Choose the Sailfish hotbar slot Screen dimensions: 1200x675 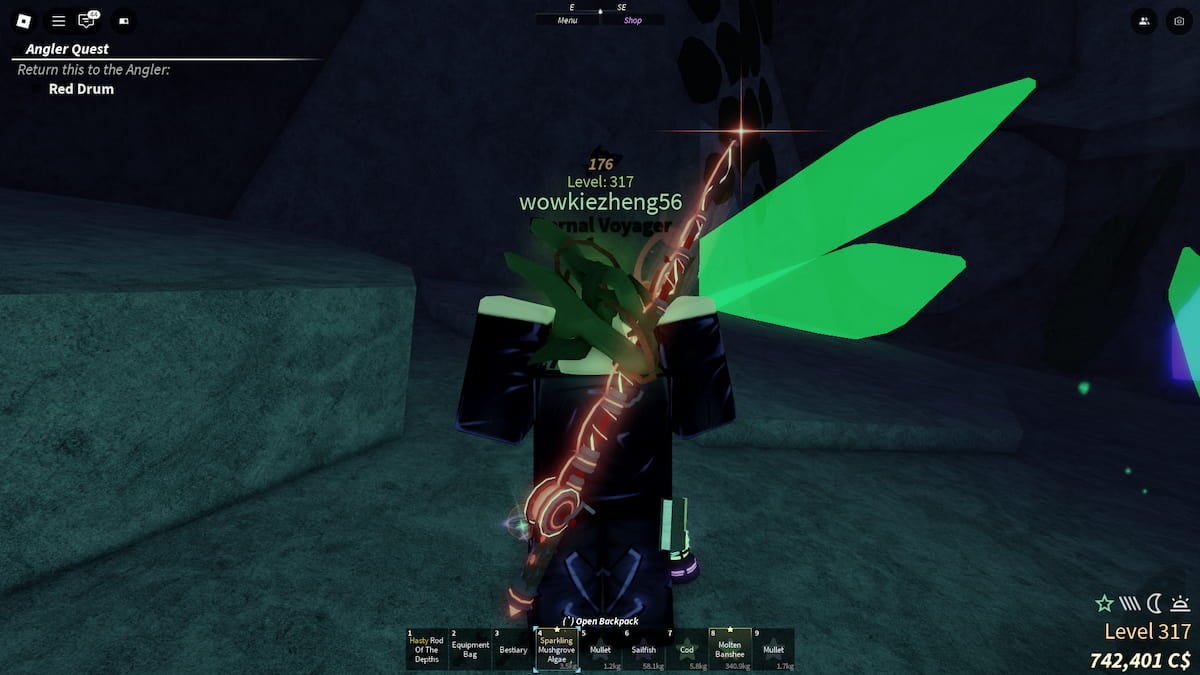(x=643, y=649)
